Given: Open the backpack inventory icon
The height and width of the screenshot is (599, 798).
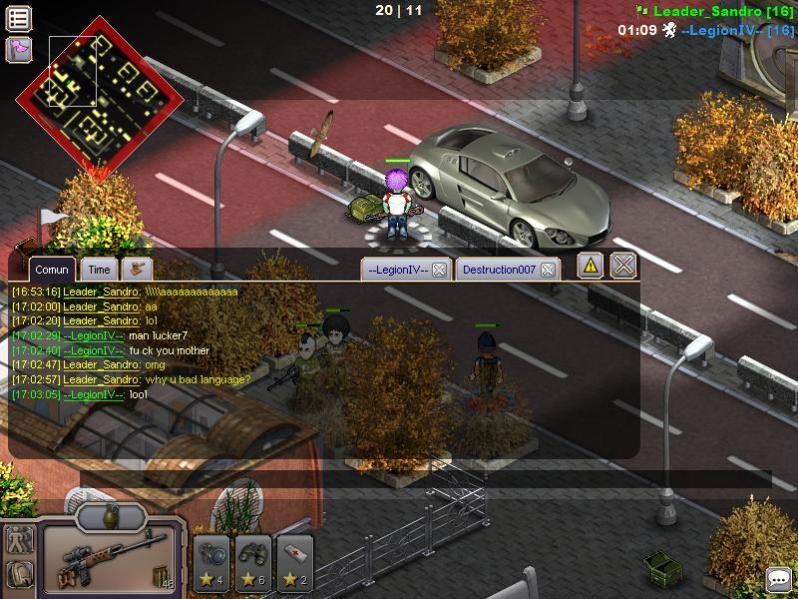Looking at the screenshot, I should [x=19, y=573].
